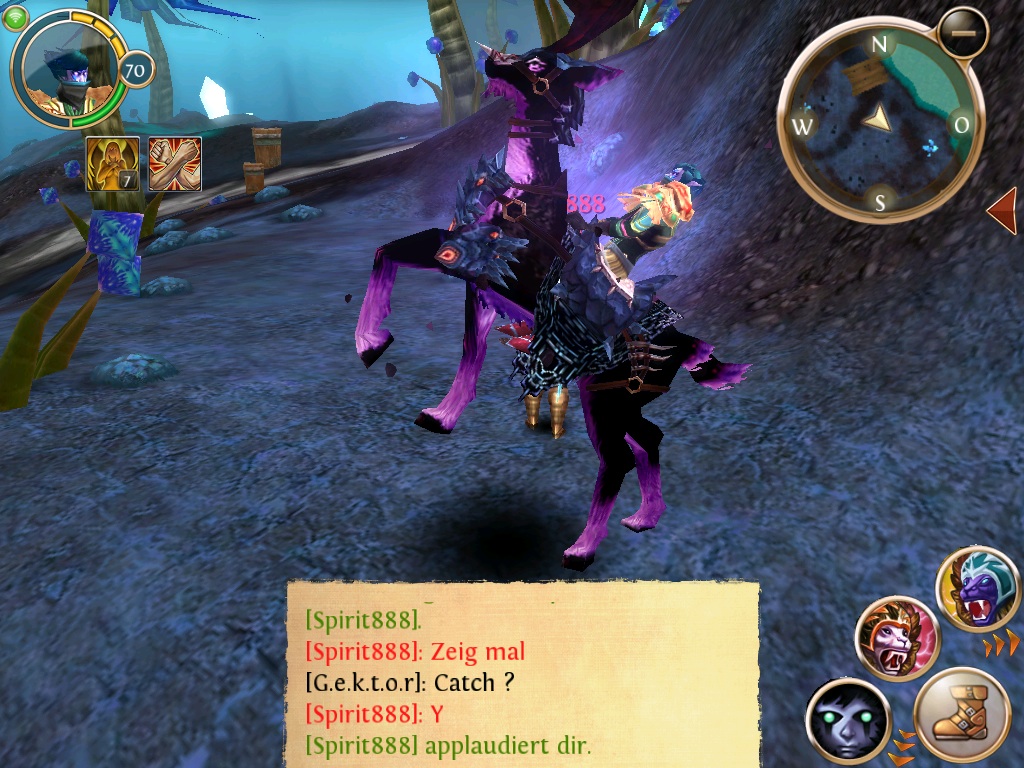Viewport: 1024px width, 768px height.
Task: Activate the teal roaring beast ability
Action: point(978,590)
